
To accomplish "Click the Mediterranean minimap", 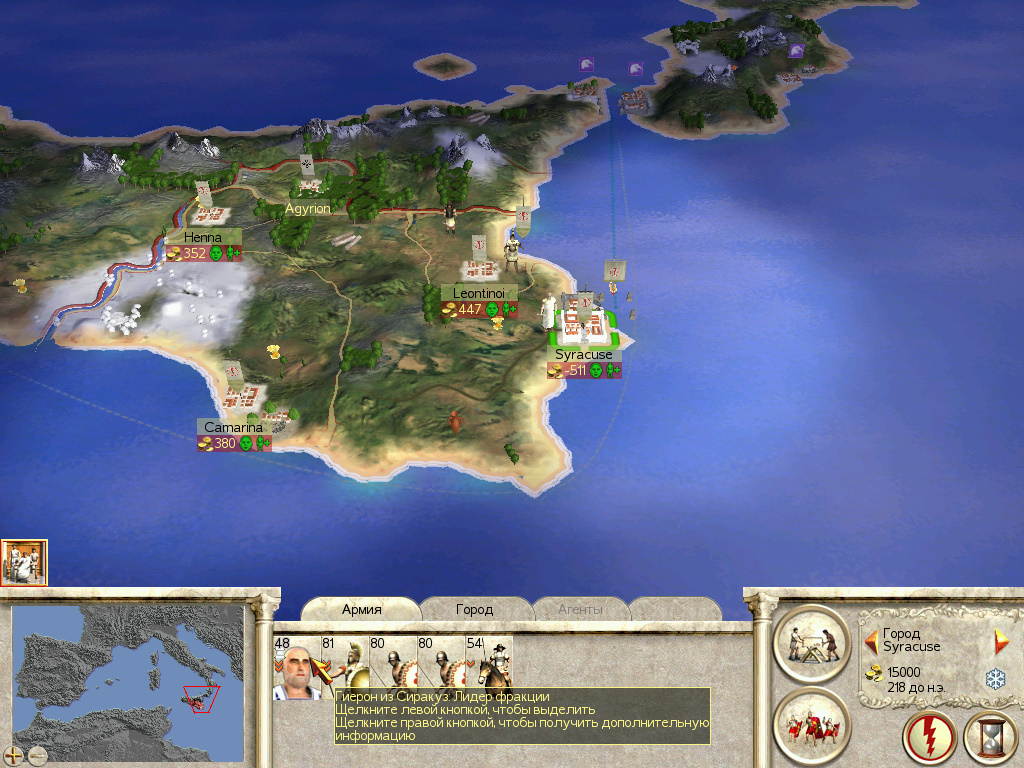I will coord(128,682).
